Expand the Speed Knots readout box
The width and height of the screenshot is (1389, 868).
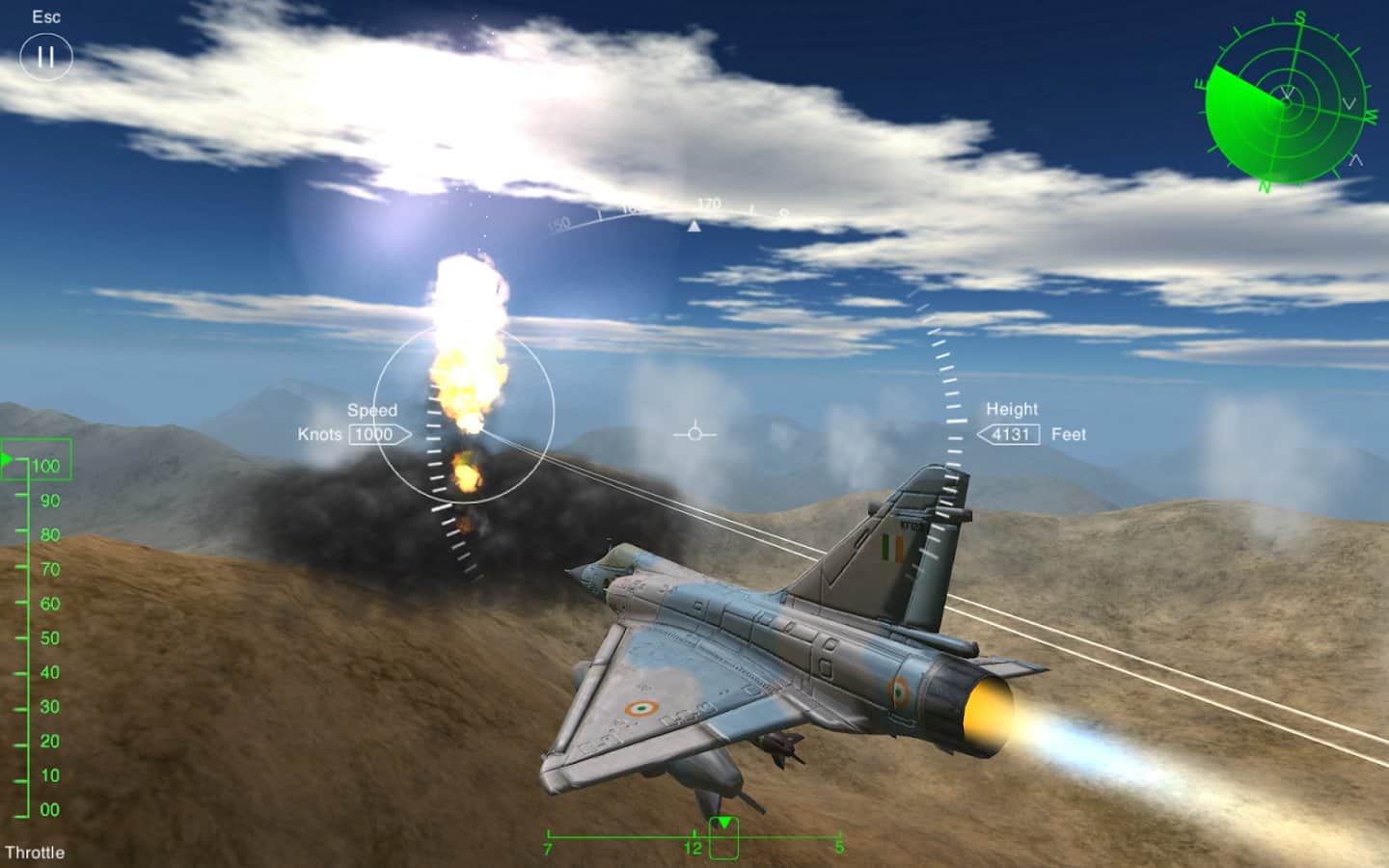(376, 434)
